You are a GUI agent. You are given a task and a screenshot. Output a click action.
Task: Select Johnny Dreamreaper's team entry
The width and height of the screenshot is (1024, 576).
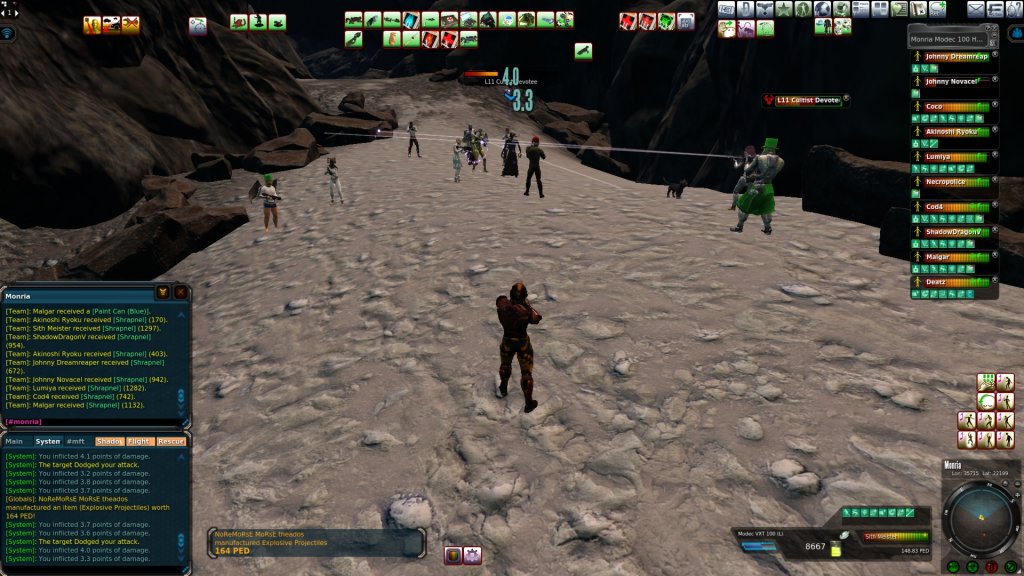(x=955, y=57)
